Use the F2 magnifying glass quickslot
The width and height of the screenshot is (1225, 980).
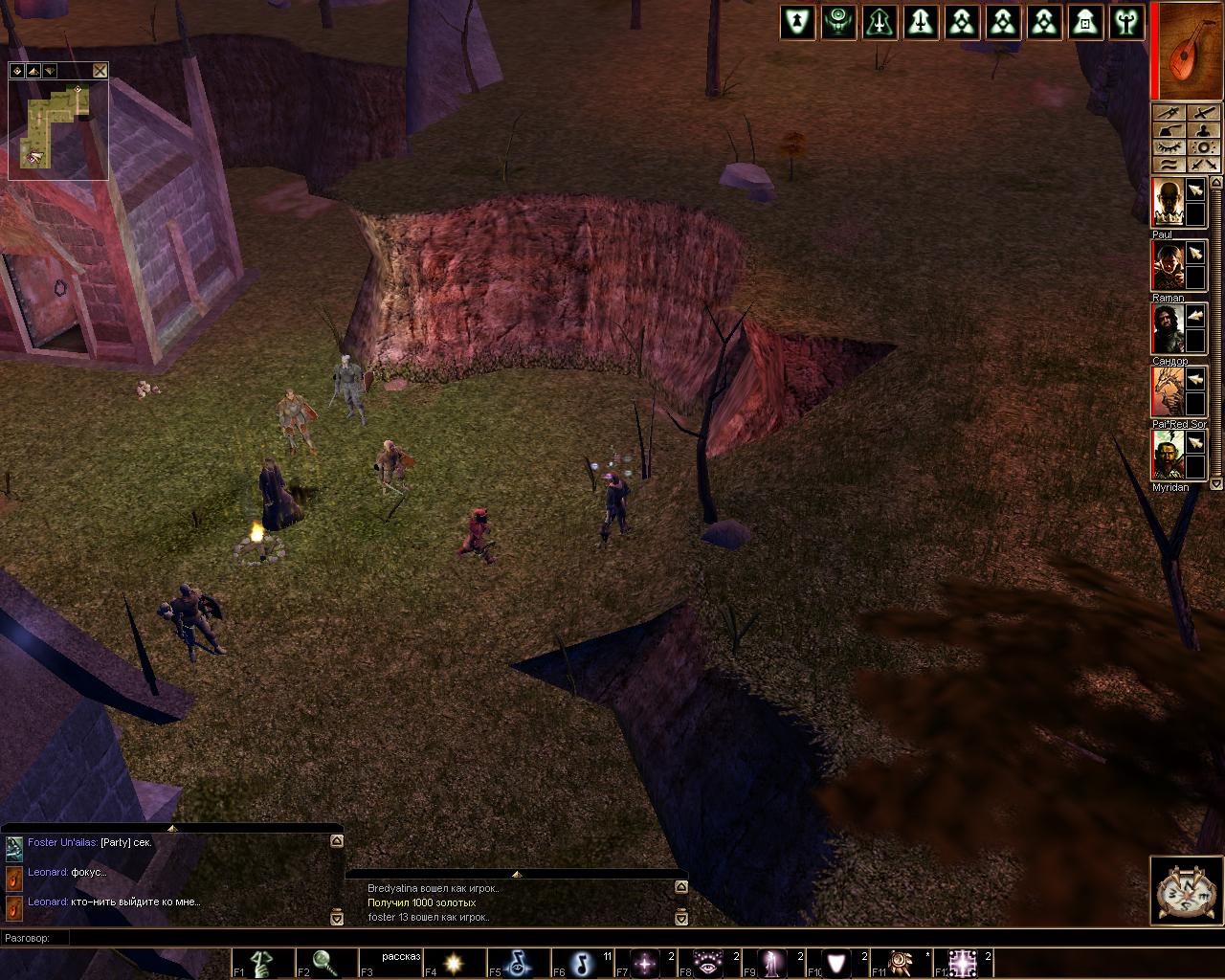[x=326, y=963]
